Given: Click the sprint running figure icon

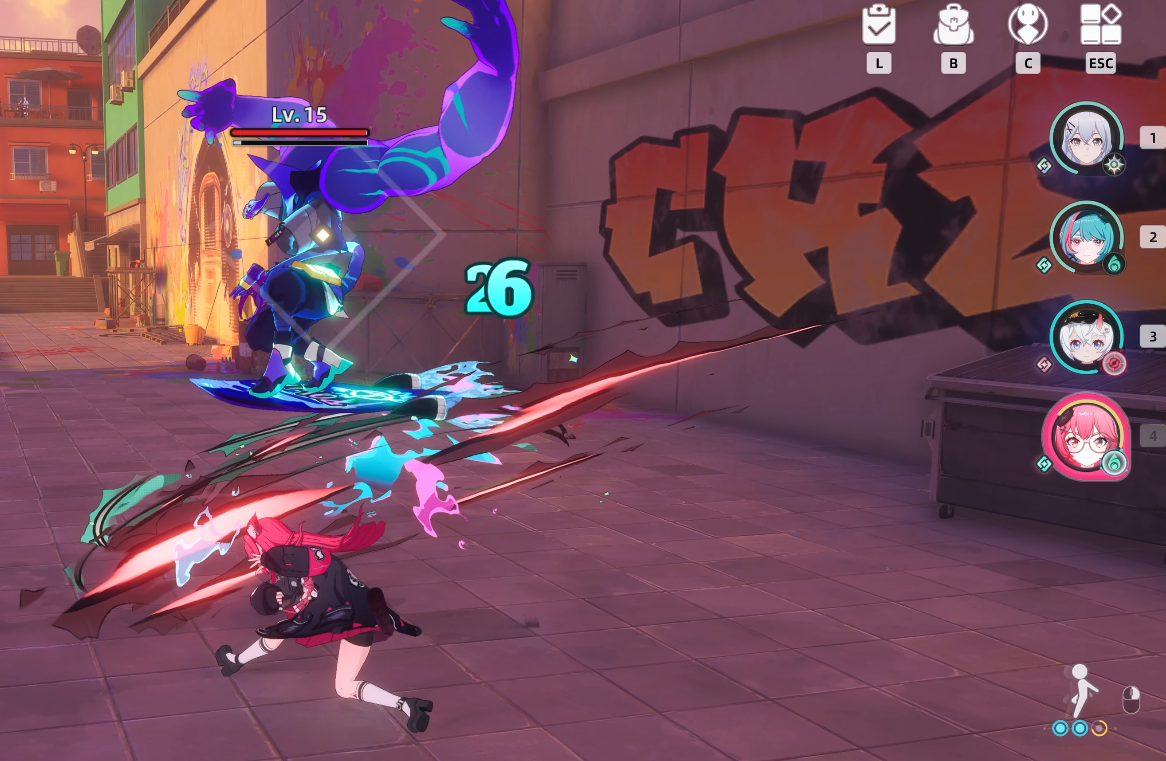Looking at the screenshot, I should point(1081,690).
